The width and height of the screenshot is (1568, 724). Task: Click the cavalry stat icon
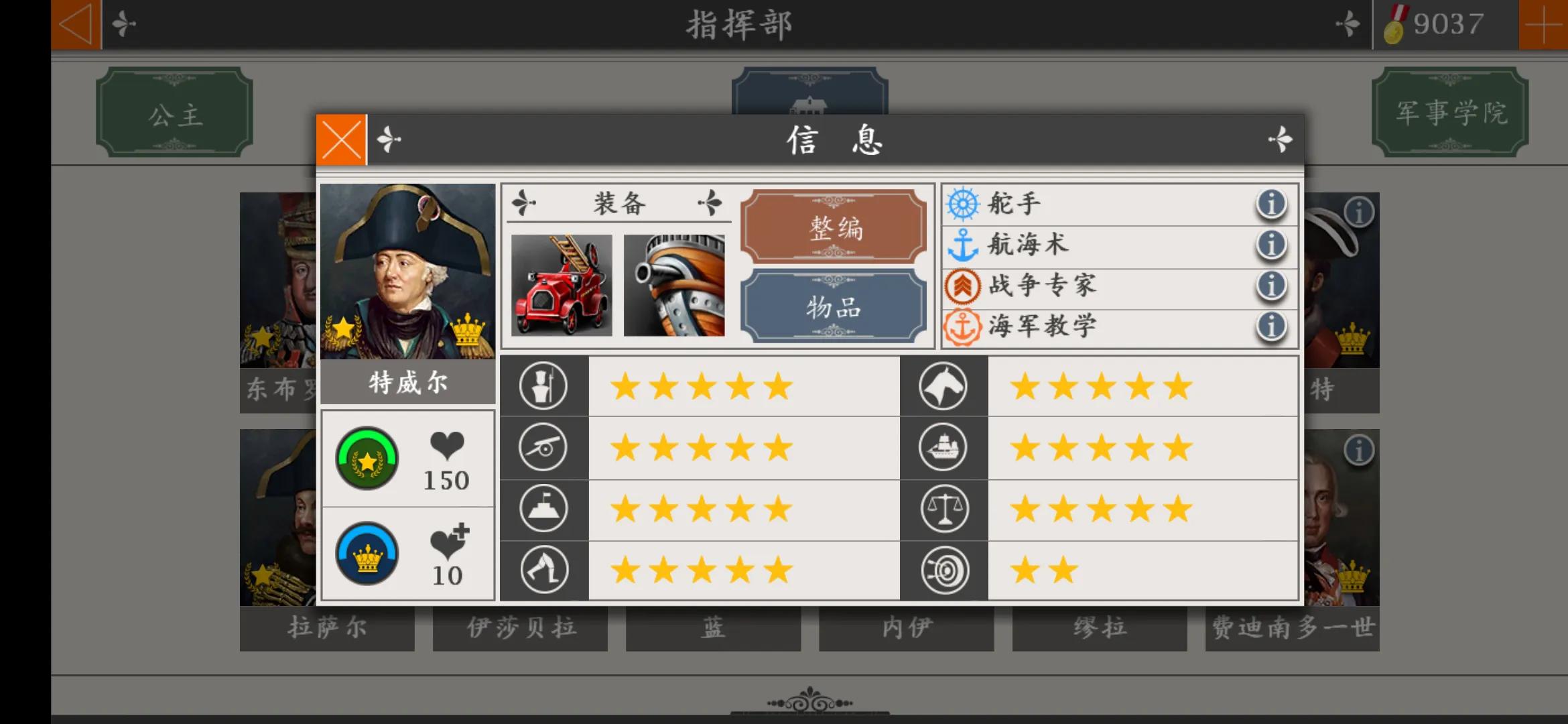click(943, 387)
